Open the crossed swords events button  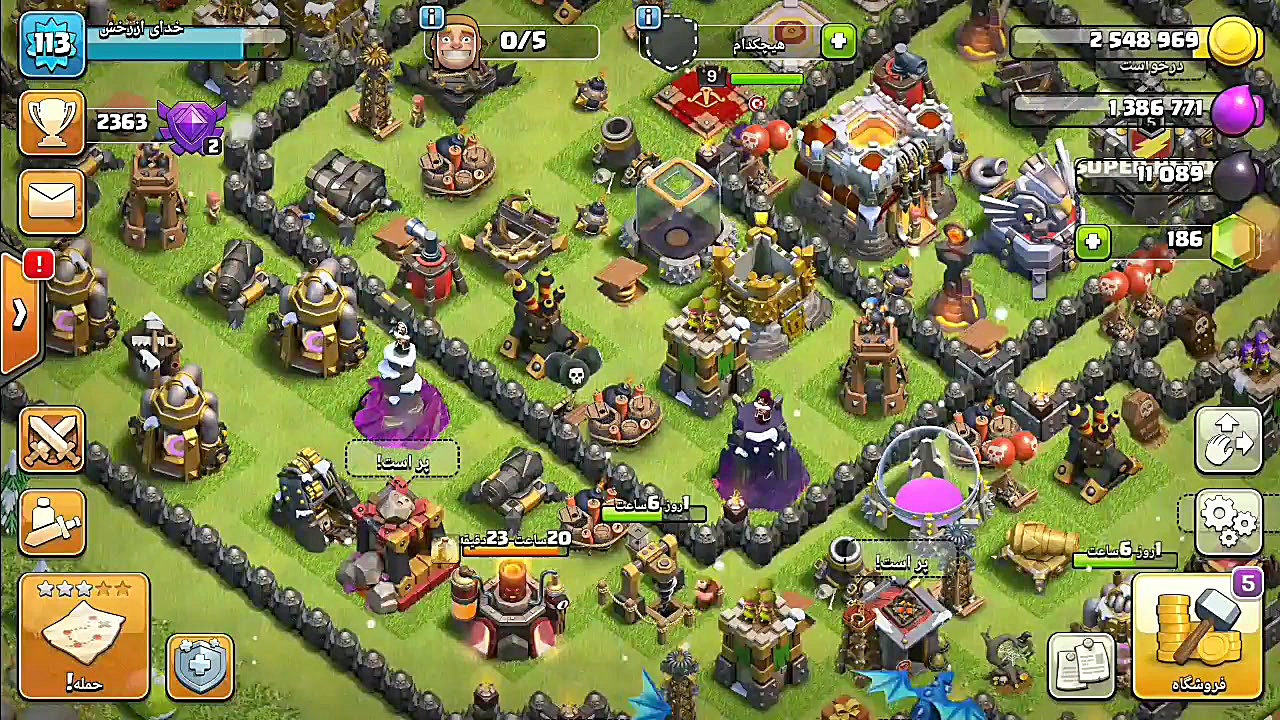52,440
